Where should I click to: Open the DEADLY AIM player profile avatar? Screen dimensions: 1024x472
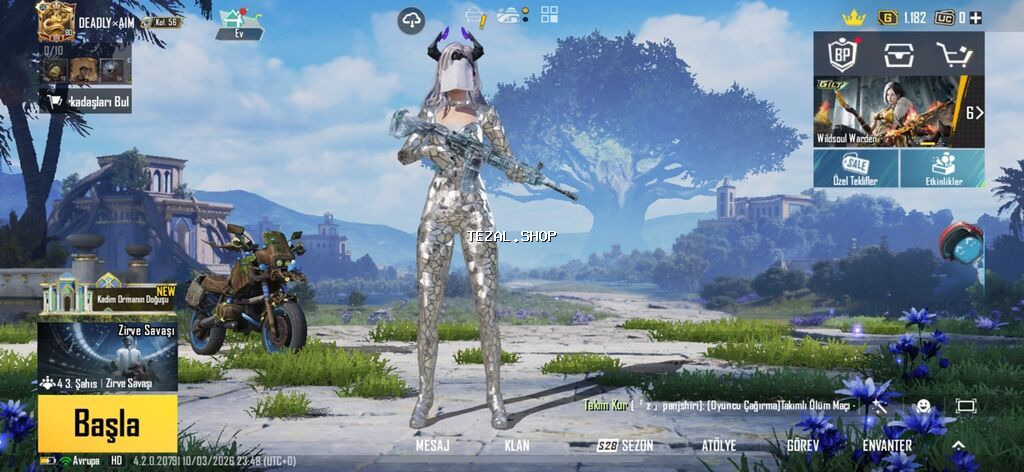click(x=56, y=21)
